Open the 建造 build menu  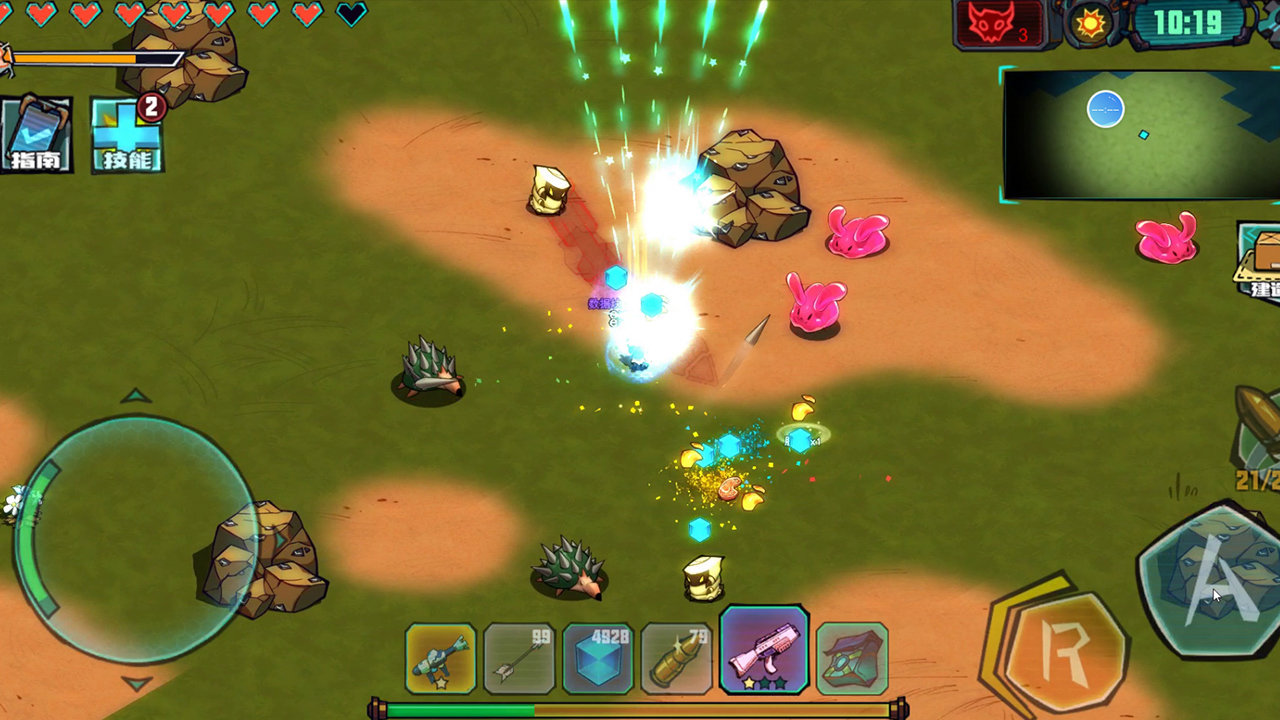point(1262,262)
